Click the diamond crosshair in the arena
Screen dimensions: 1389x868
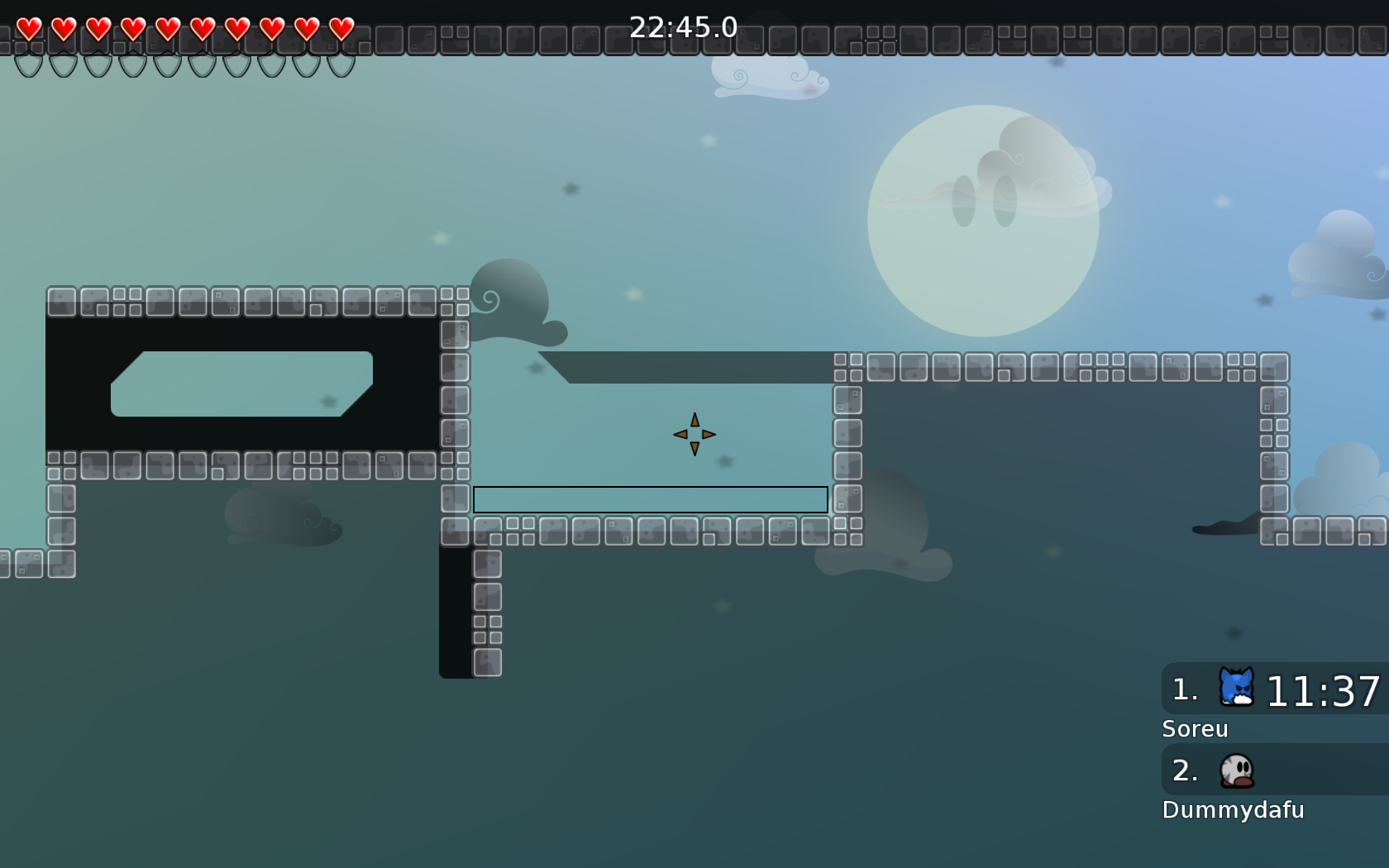(694, 432)
